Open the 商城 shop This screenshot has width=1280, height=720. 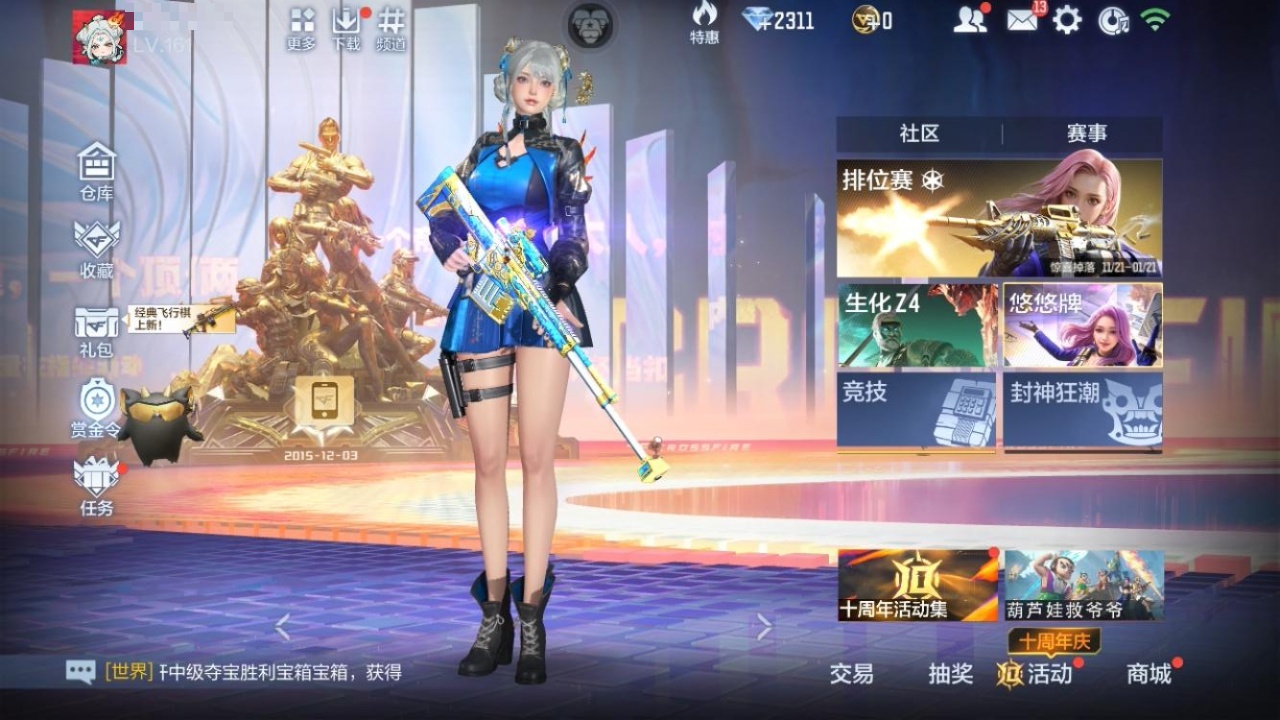pos(1149,674)
